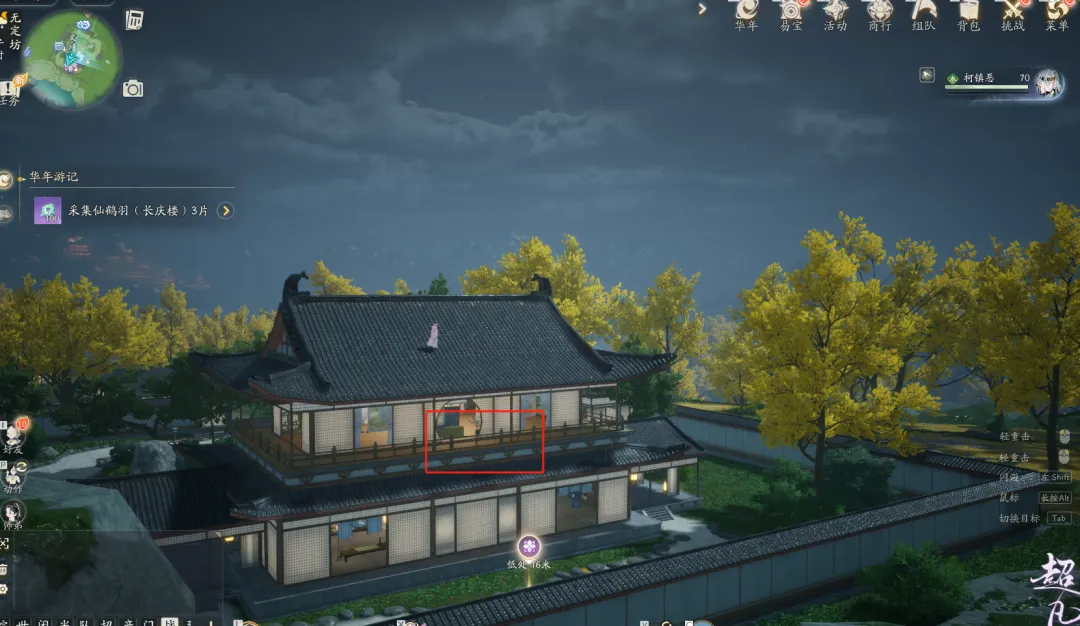Open the circular minimap
1080x626 pixels.
tap(71, 59)
